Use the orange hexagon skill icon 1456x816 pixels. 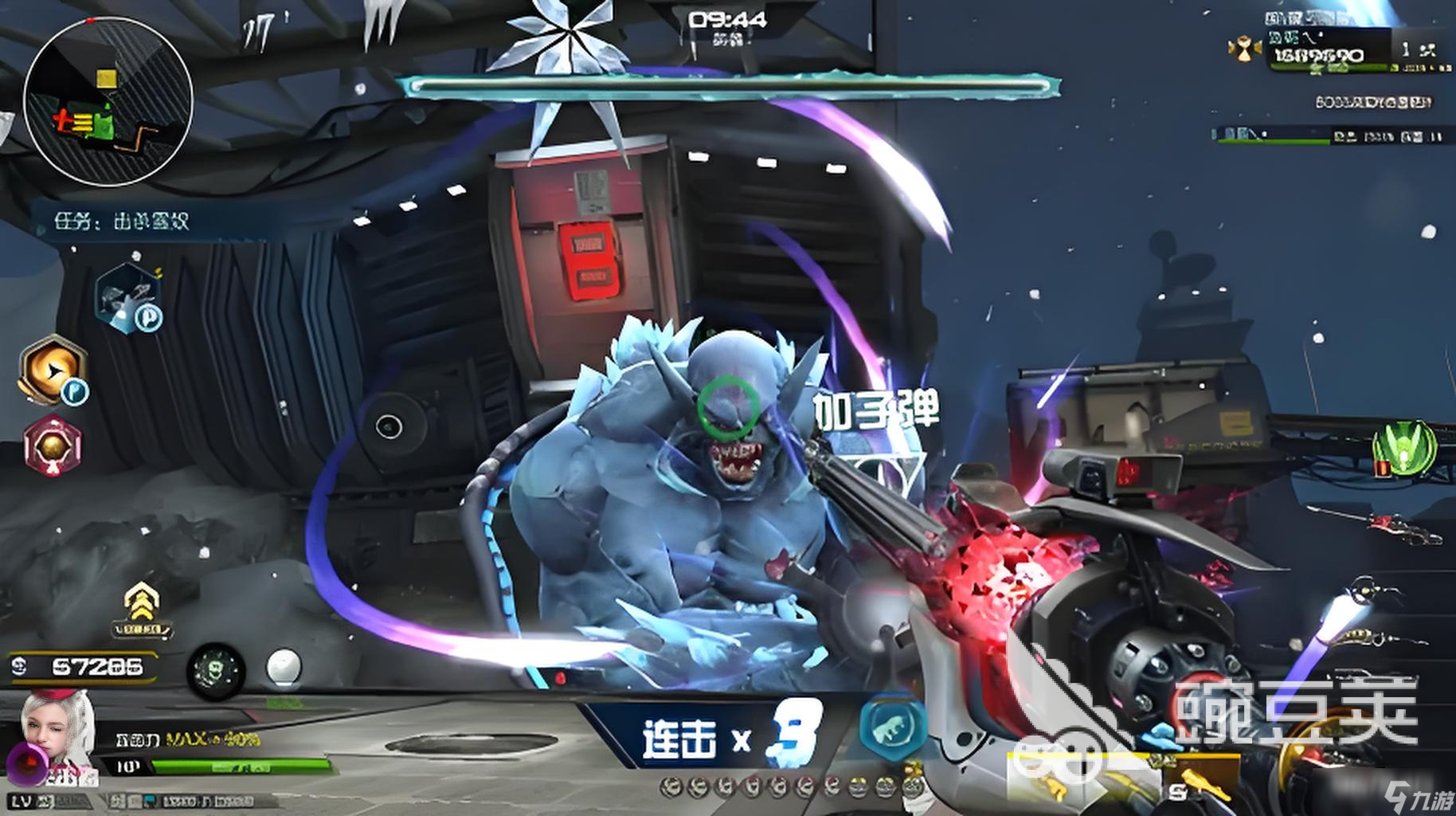tap(53, 370)
